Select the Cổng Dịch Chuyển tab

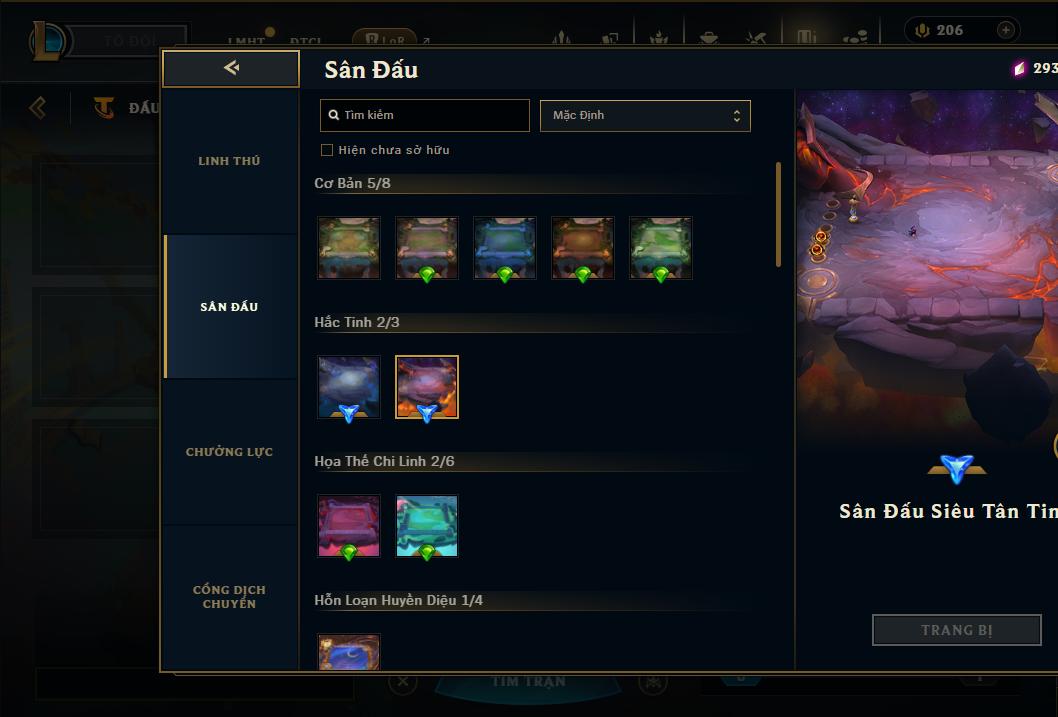click(x=229, y=596)
